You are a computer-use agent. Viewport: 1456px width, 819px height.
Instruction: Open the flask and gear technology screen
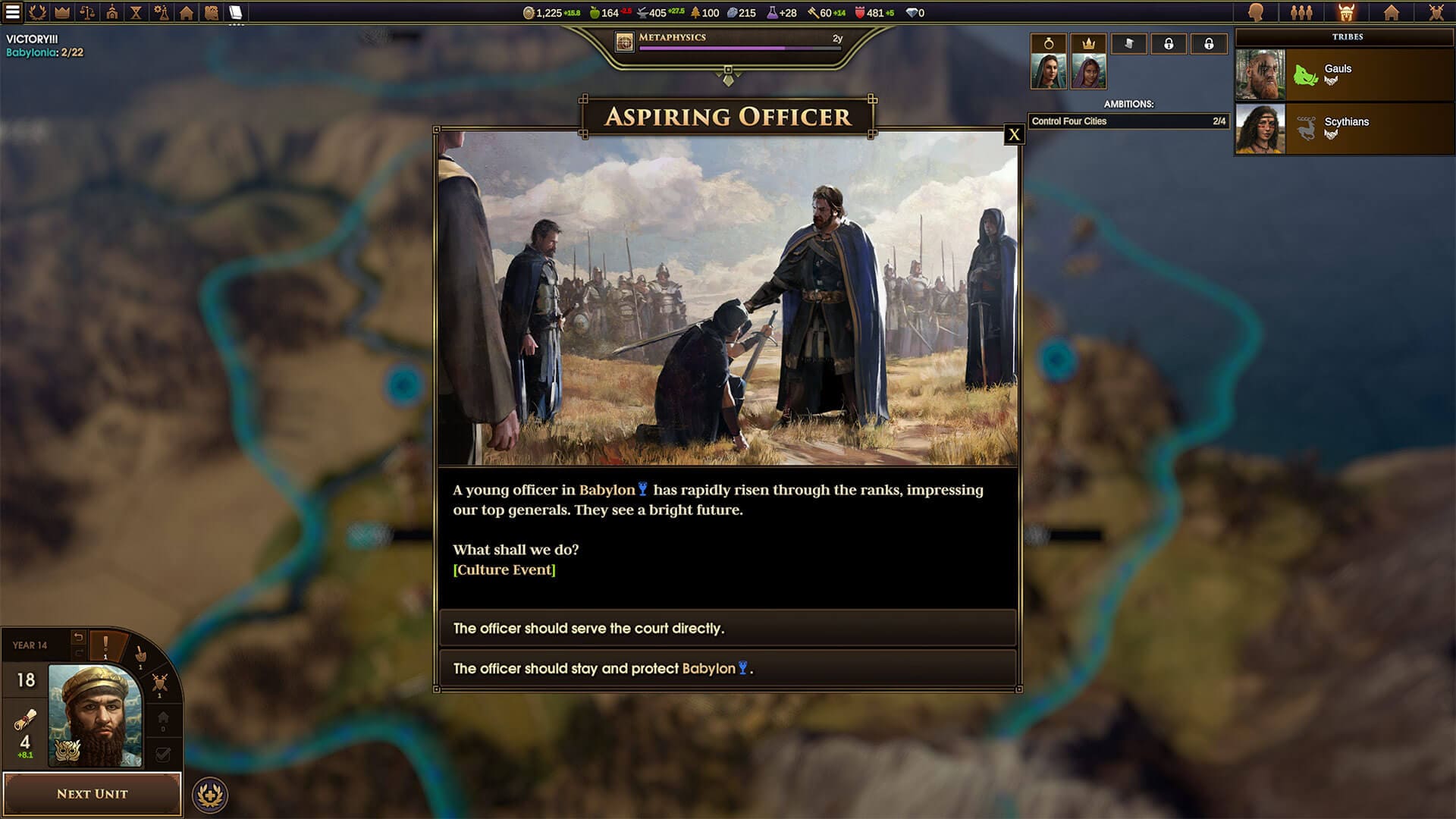(x=161, y=12)
